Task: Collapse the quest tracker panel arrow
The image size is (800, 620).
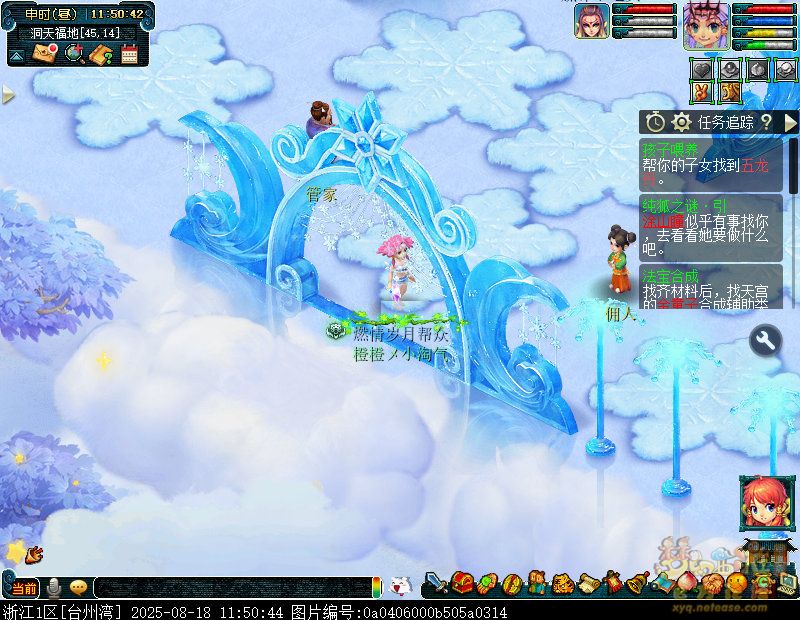Action: [790, 122]
